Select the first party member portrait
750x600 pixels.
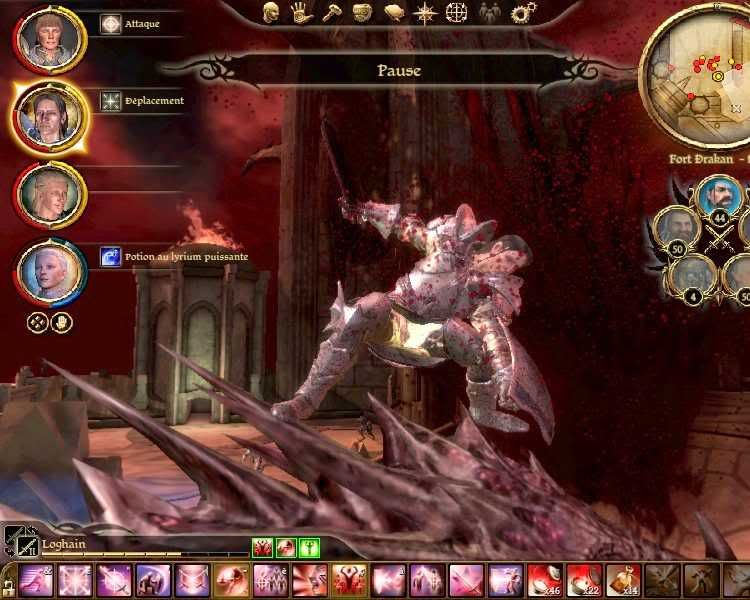[49, 39]
